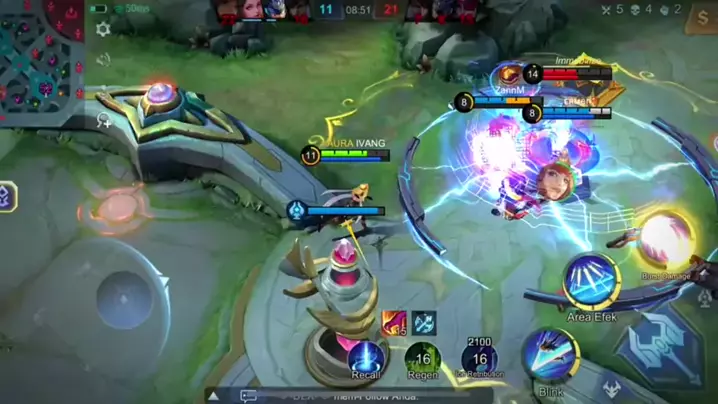This screenshot has width=718, height=404.
Task: Toggle the speaker sound icon
Action: point(103,60)
